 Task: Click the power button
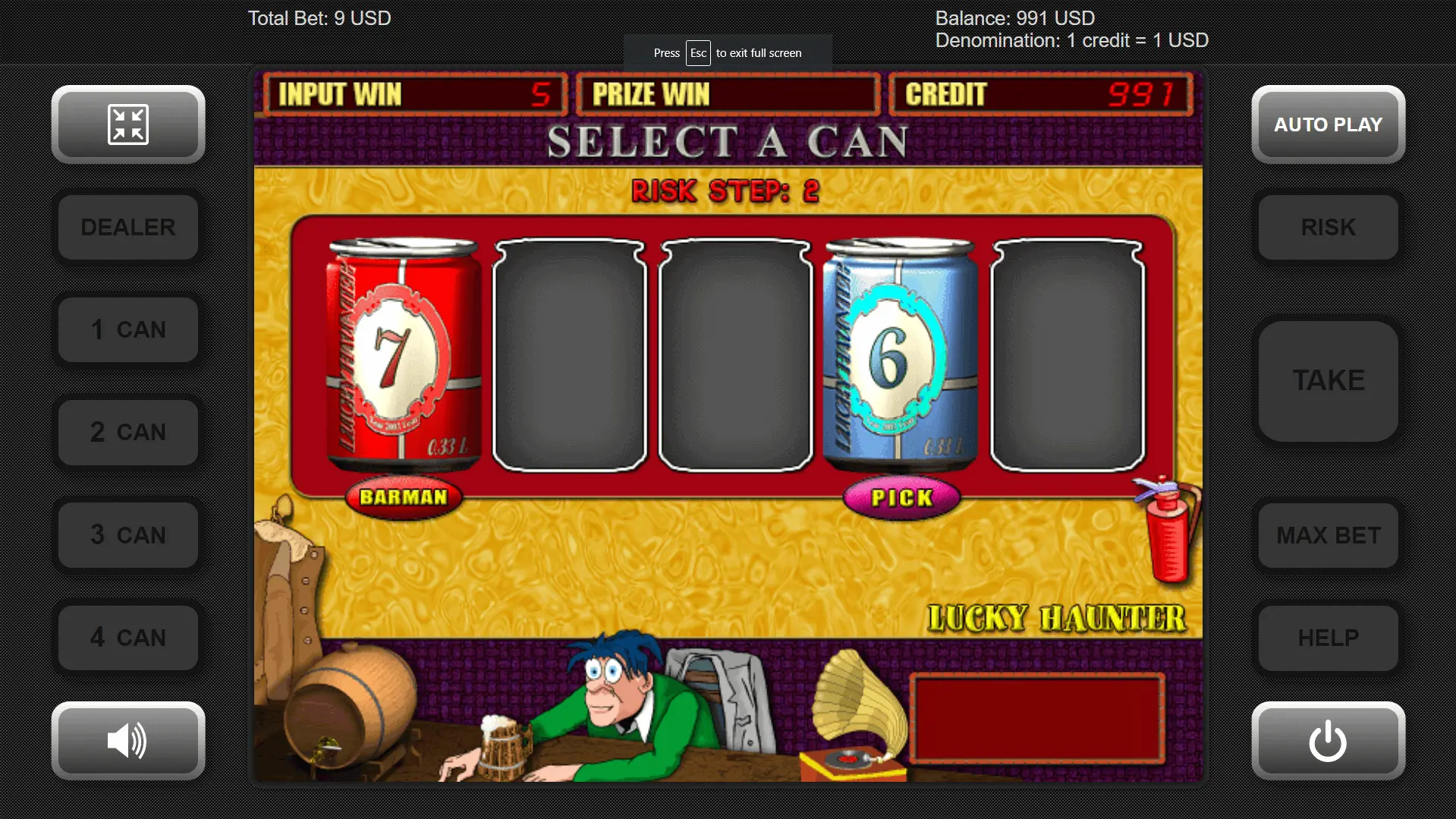pyautogui.click(x=1328, y=740)
